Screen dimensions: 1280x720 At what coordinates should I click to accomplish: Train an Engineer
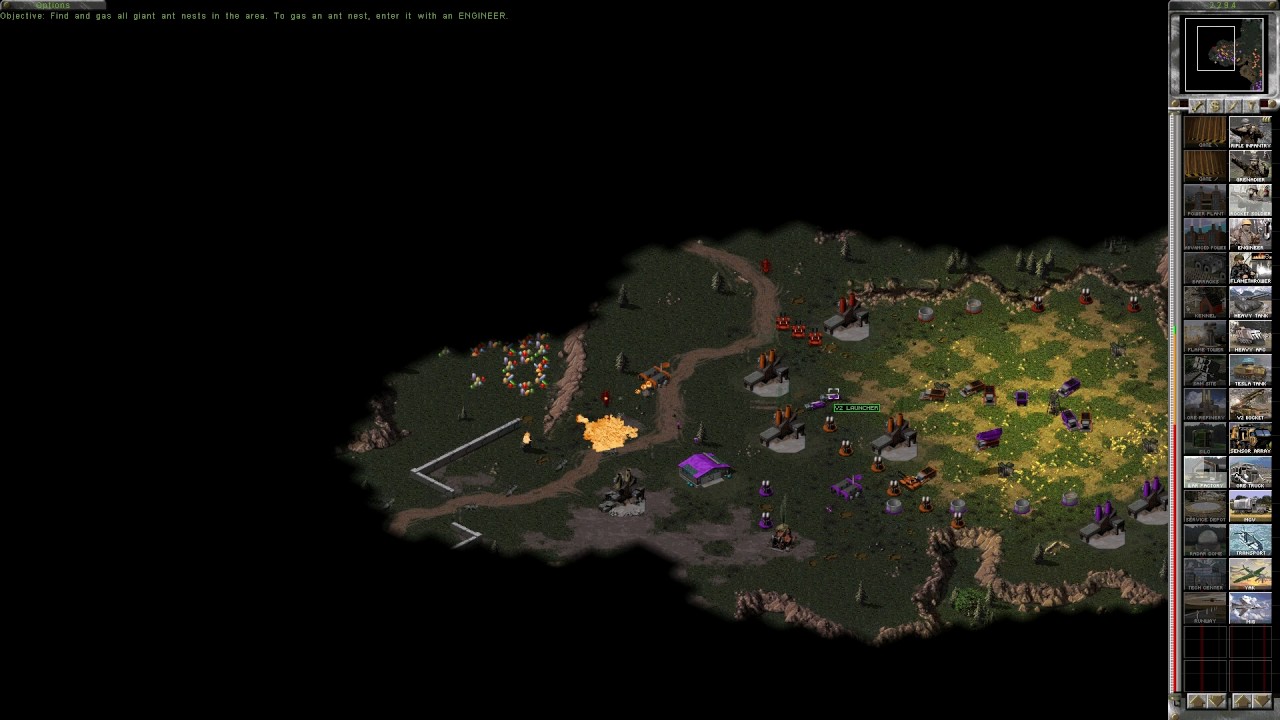1250,234
